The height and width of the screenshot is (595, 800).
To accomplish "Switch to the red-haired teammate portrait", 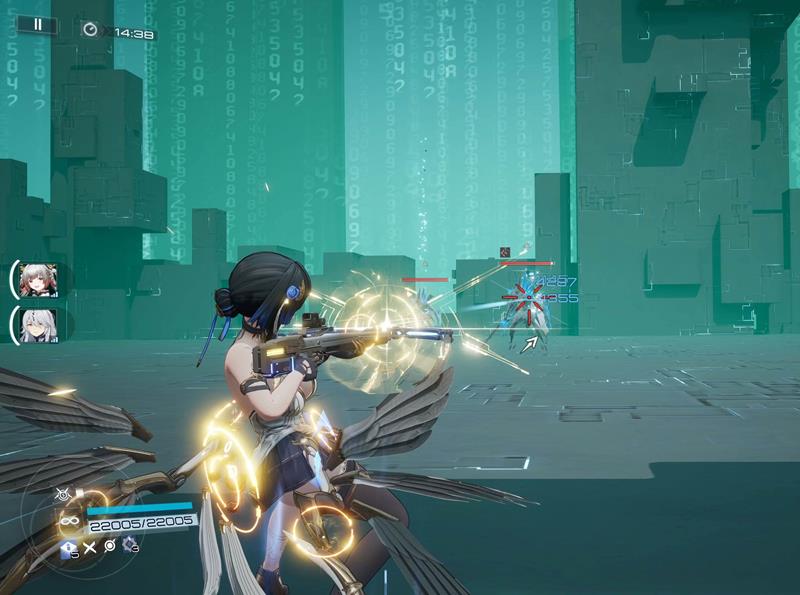I will pyautogui.click(x=38, y=279).
